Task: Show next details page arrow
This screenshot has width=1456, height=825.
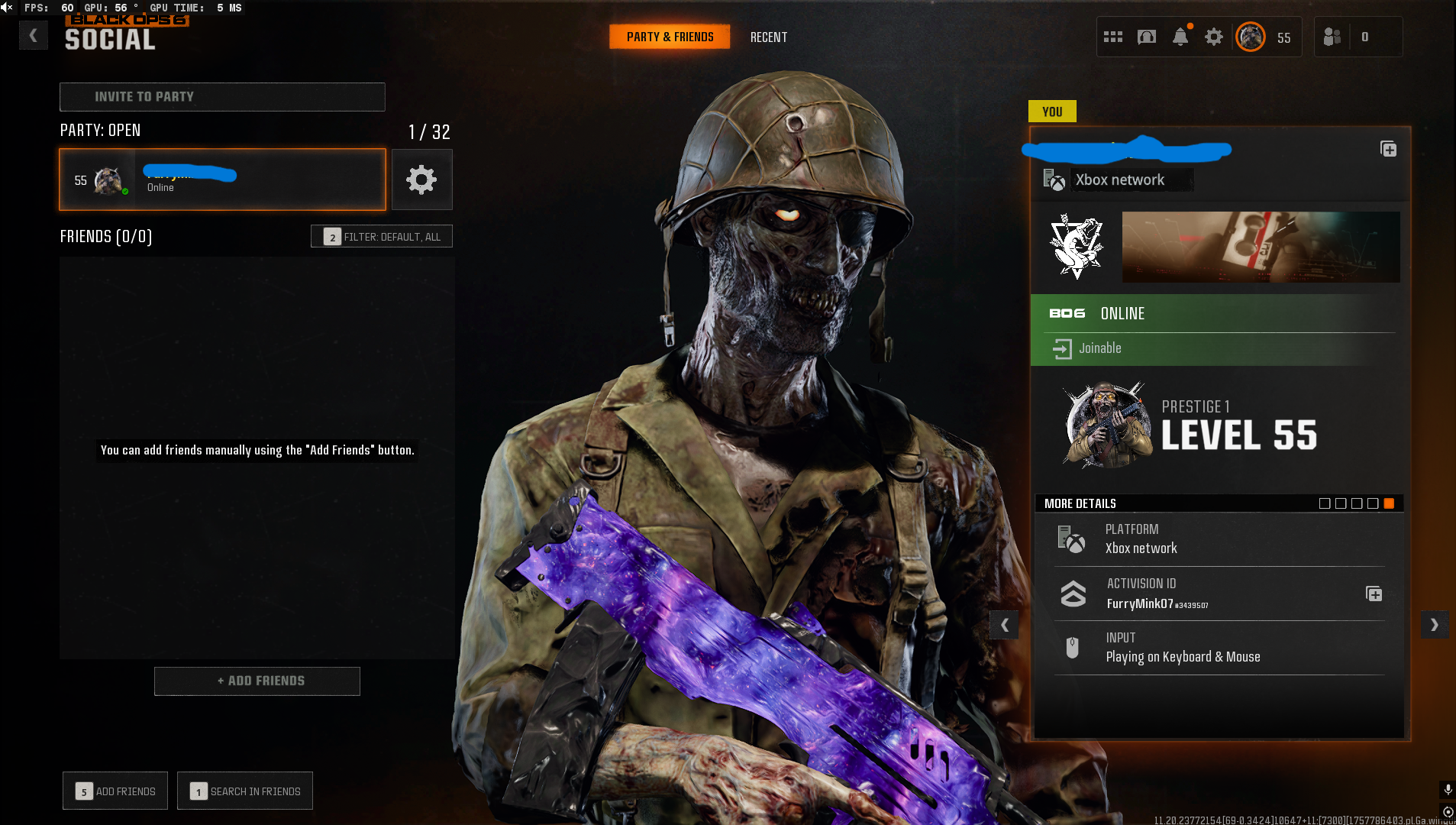Action: point(1434,625)
